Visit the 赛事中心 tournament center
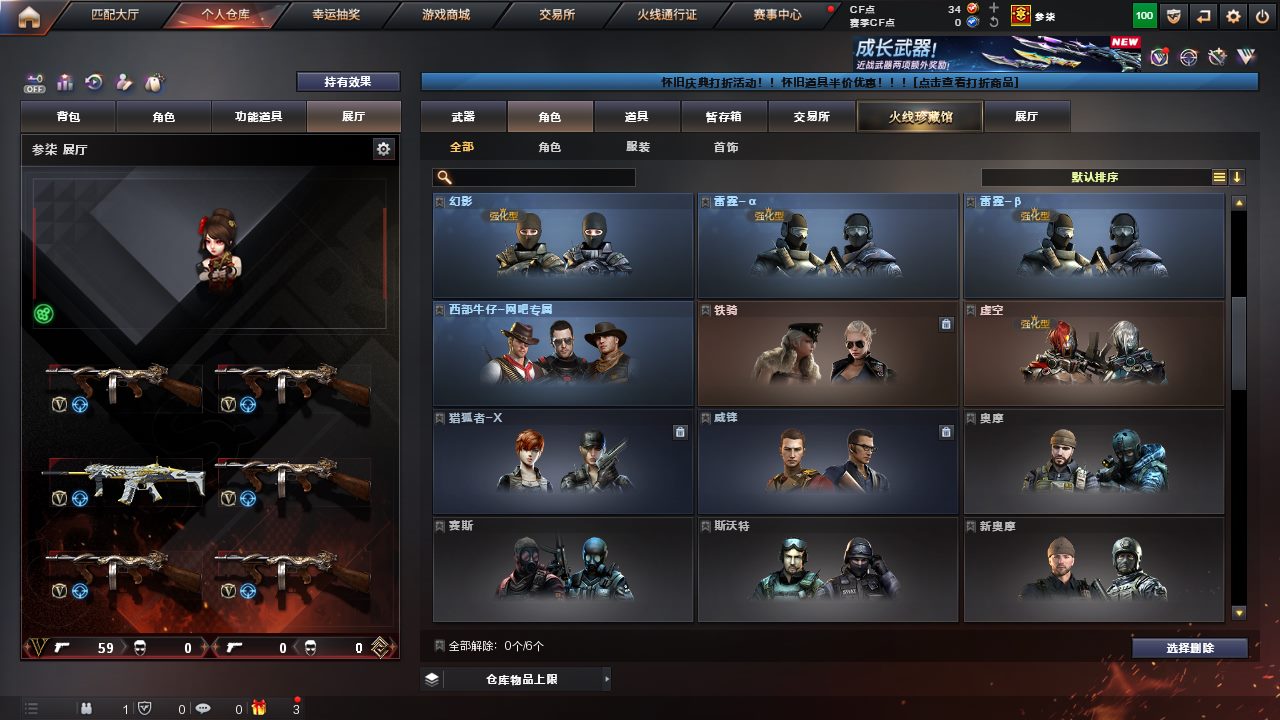This screenshot has height=720, width=1280. [x=777, y=15]
